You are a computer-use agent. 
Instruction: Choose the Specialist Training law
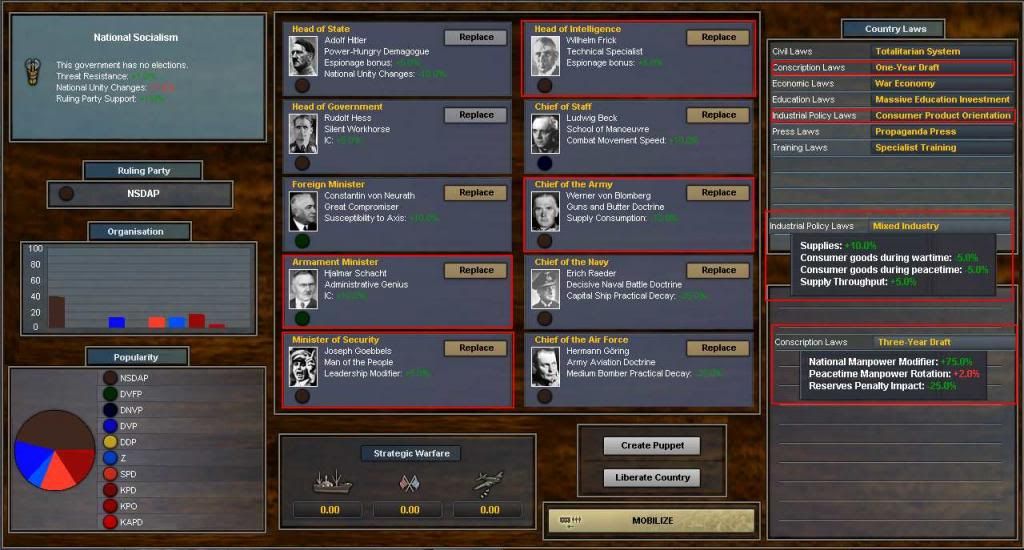pyautogui.click(x=914, y=147)
